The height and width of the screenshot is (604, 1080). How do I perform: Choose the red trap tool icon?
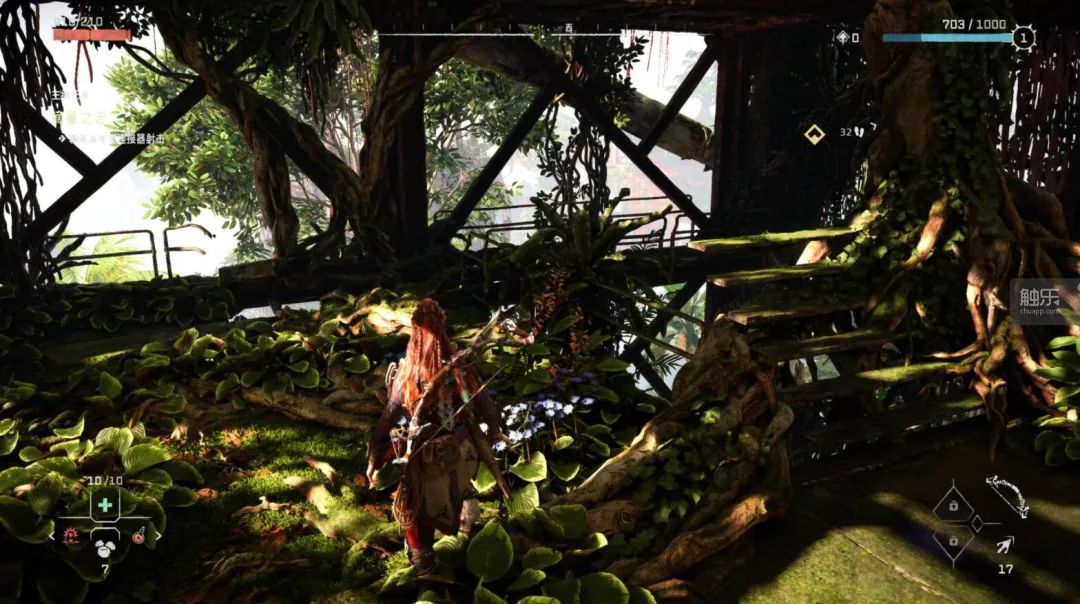[72, 537]
